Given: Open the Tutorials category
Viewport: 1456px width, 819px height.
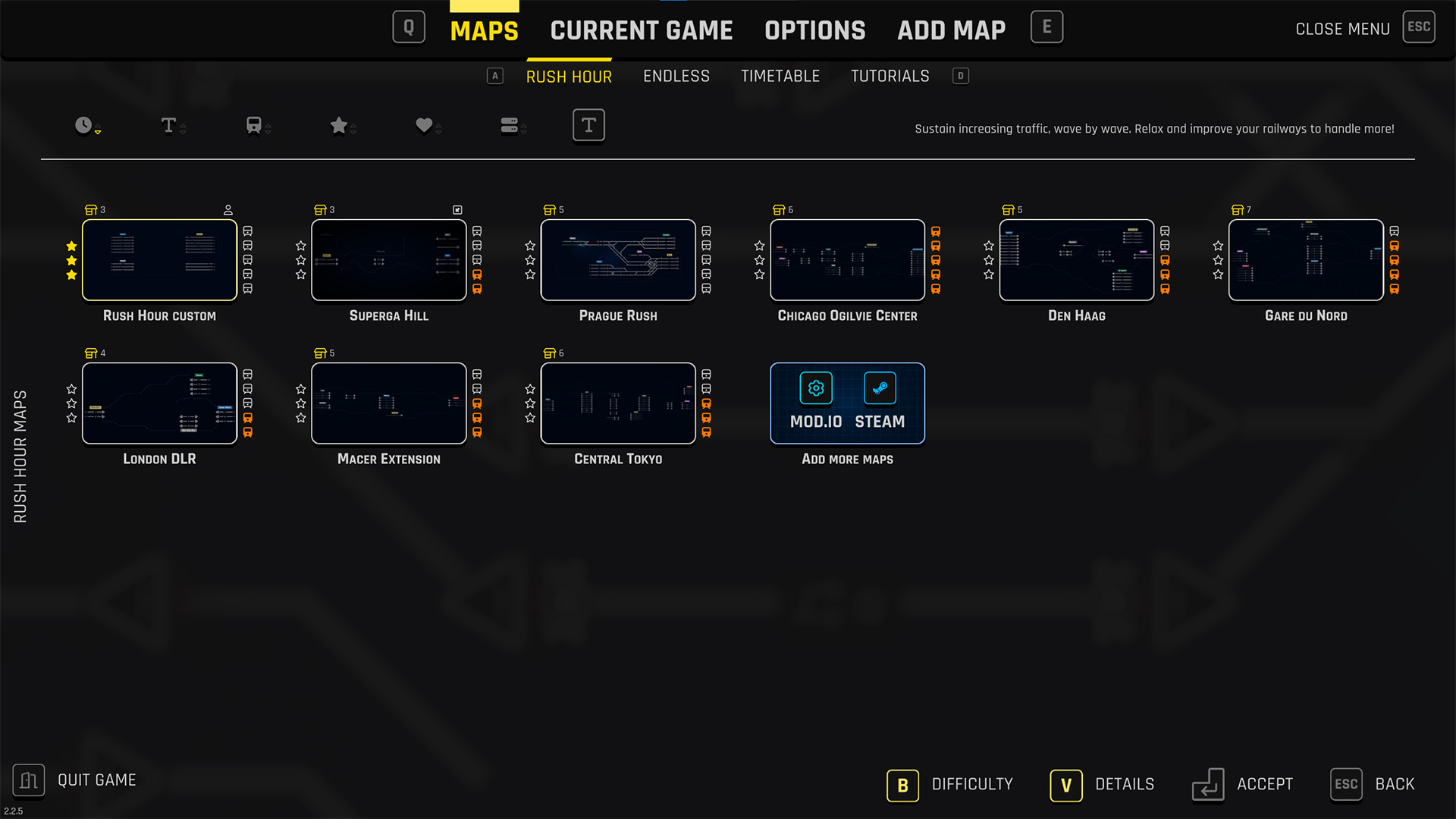Looking at the screenshot, I should 890,76.
